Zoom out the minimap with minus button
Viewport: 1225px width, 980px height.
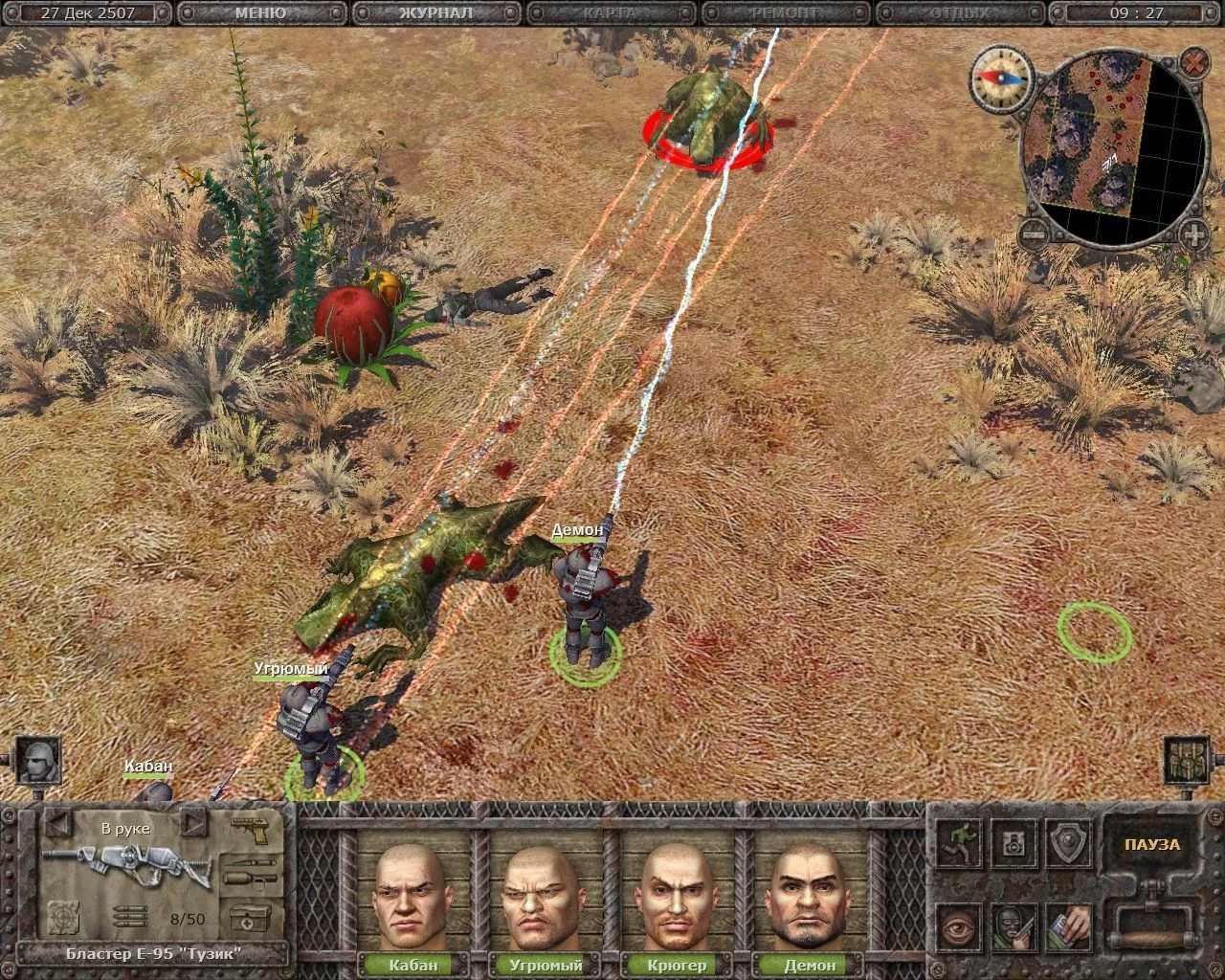(x=1032, y=233)
